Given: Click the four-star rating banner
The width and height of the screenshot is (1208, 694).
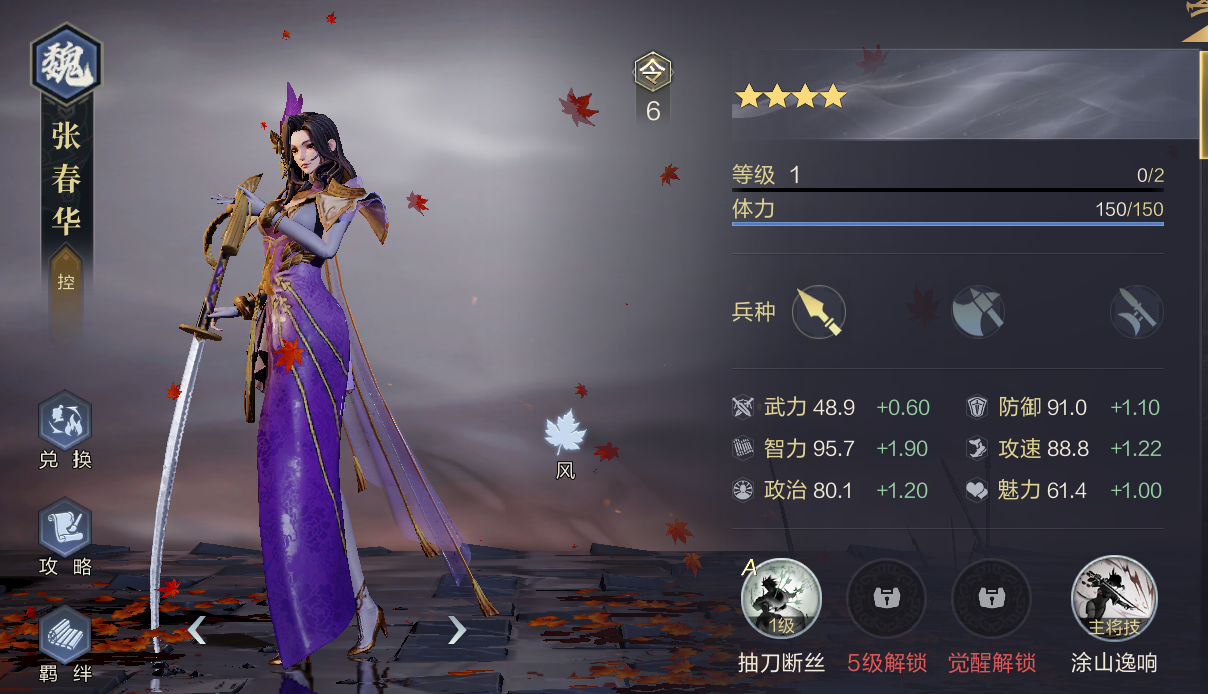Looking at the screenshot, I should tap(790, 96).
